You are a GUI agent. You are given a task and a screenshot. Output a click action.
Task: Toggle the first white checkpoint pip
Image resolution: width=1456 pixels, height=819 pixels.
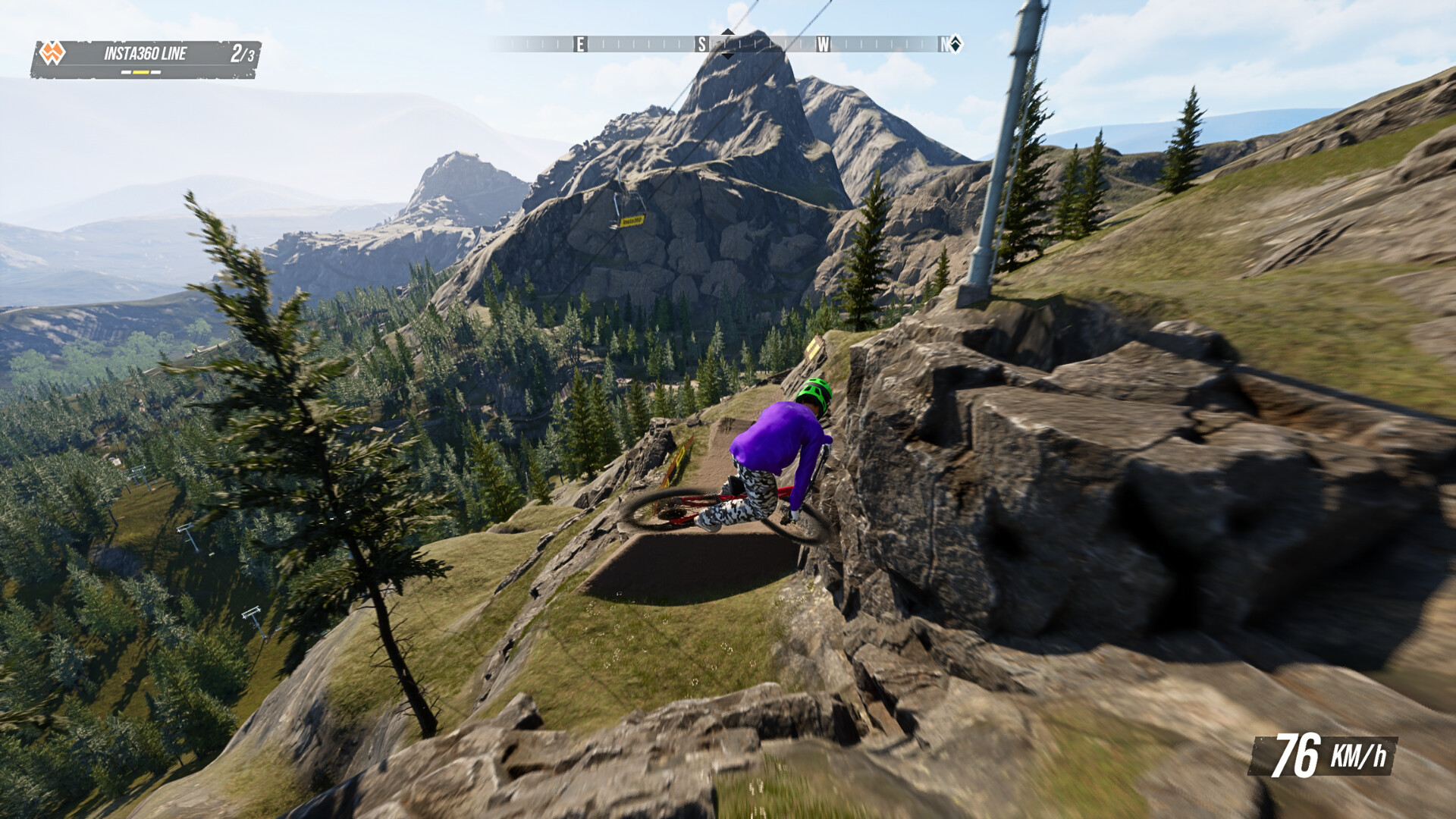coord(126,72)
